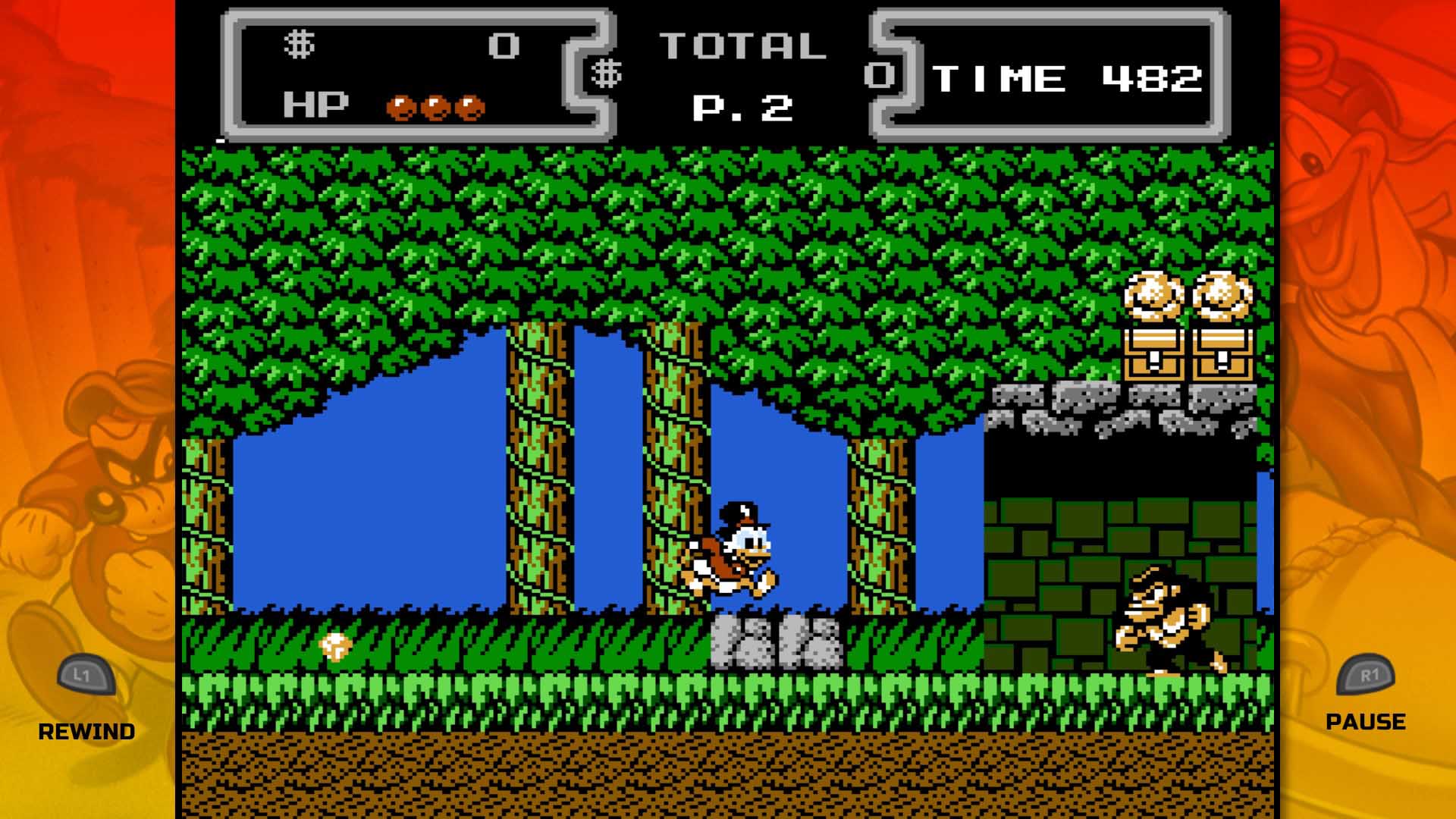1456x819 pixels.
Task: Click the third HP ball indicator
Action: 470,106
